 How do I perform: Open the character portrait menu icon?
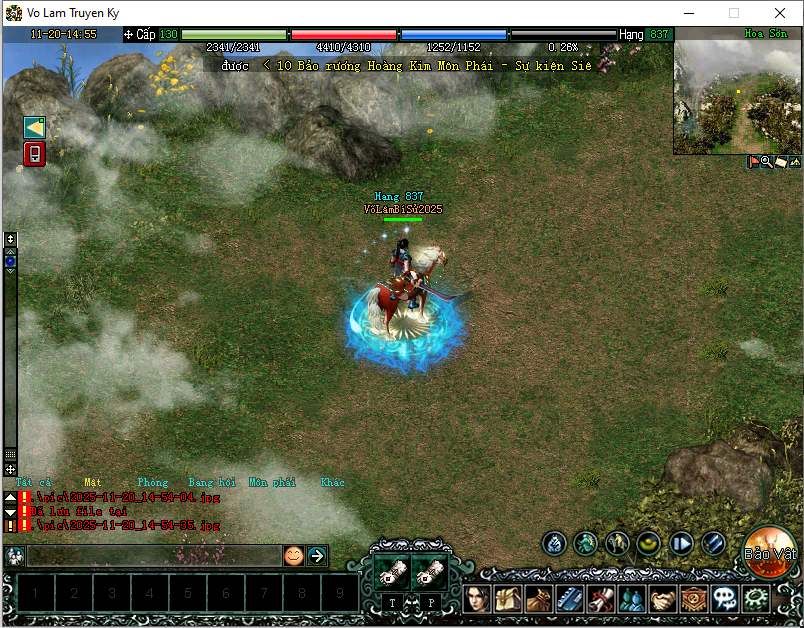(x=476, y=599)
